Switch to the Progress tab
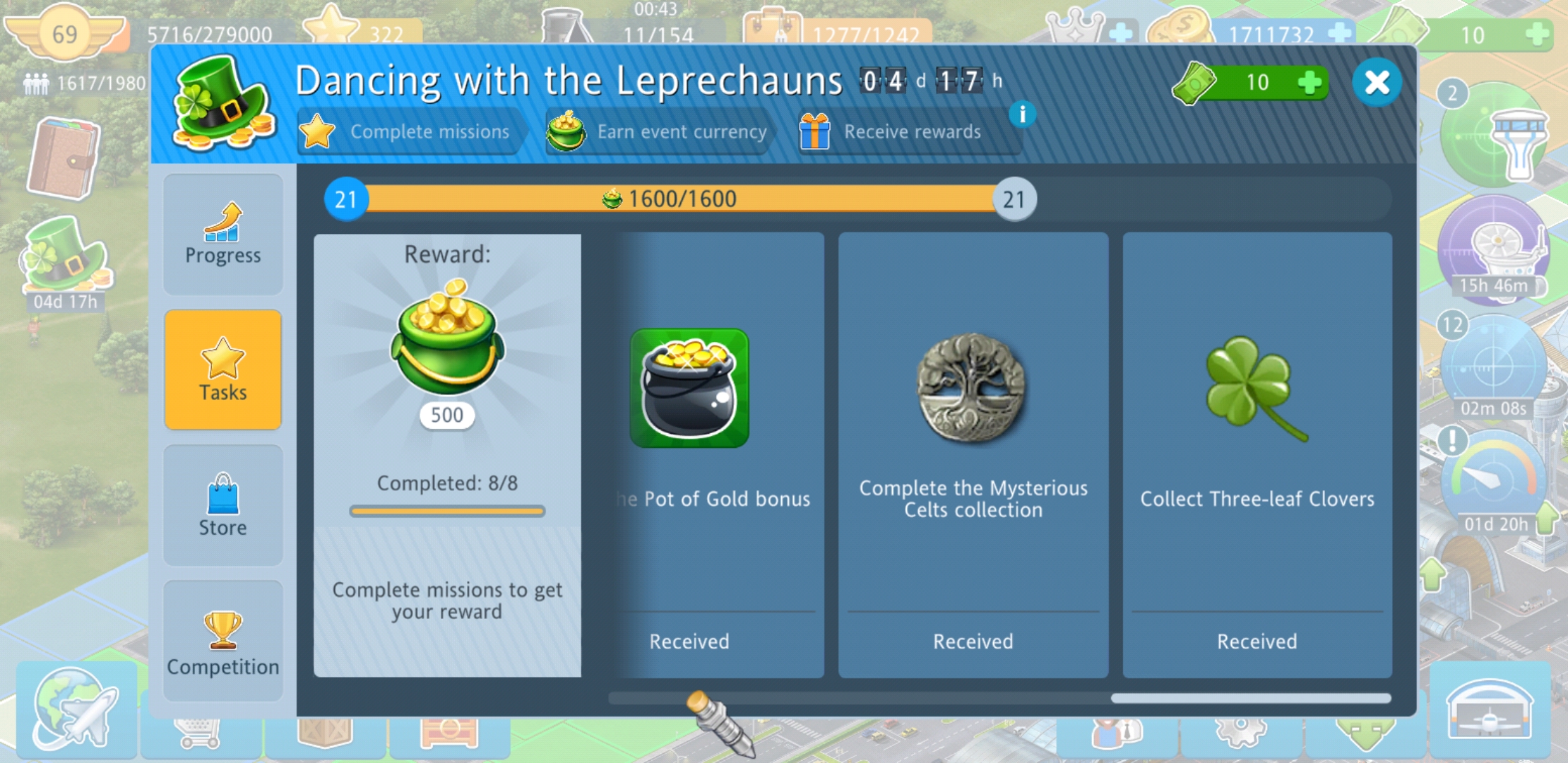 pos(223,235)
